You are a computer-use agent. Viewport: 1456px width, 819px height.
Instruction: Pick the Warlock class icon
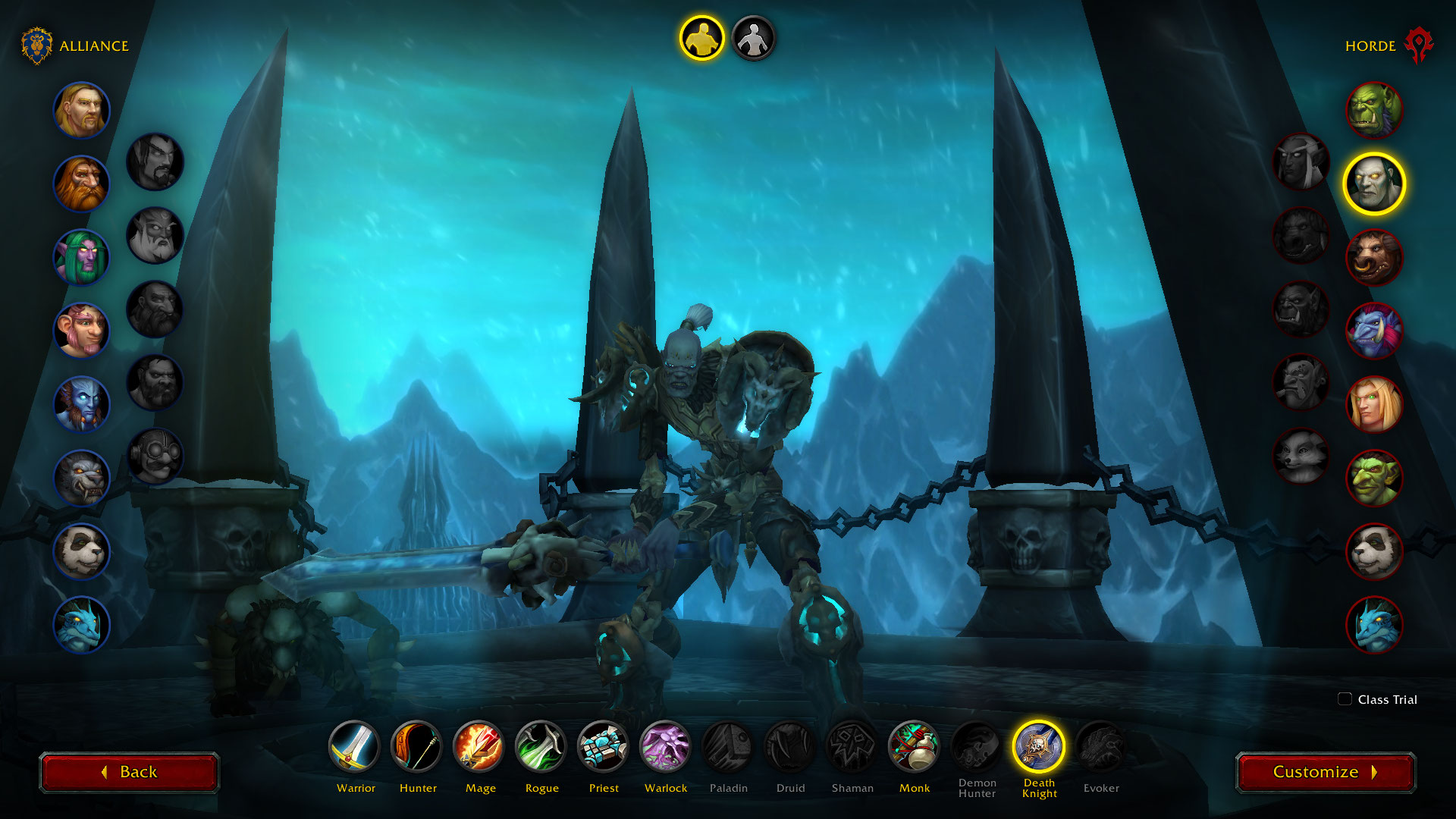coord(665,747)
